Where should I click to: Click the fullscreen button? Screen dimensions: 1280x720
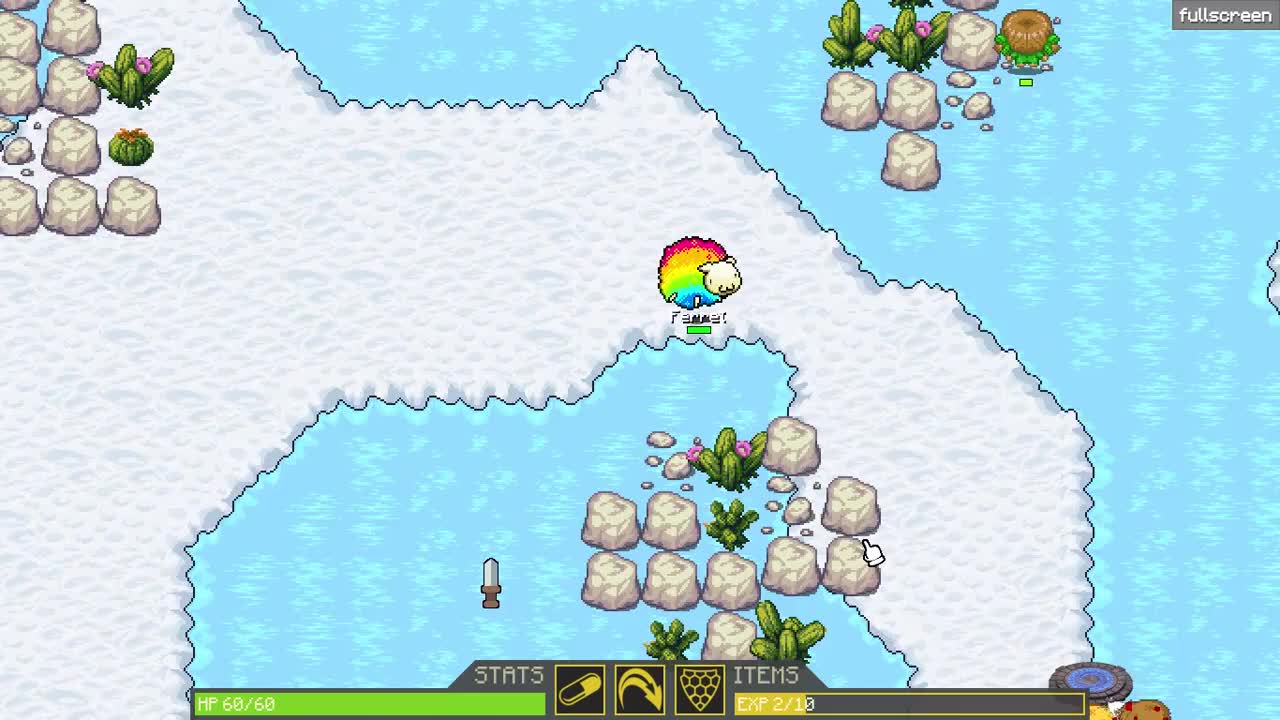pos(1222,14)
